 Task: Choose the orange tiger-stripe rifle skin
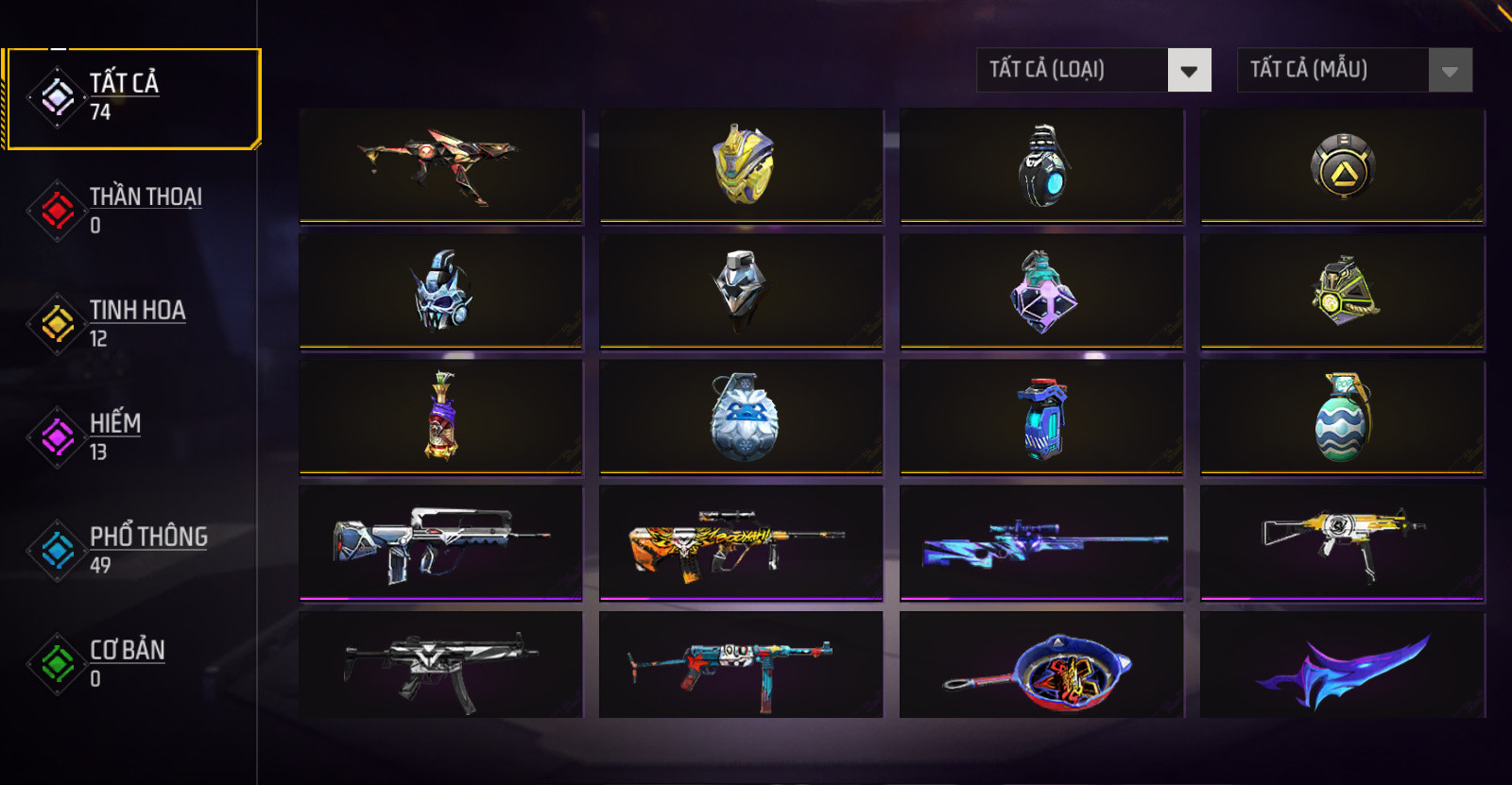coord(742,542)
